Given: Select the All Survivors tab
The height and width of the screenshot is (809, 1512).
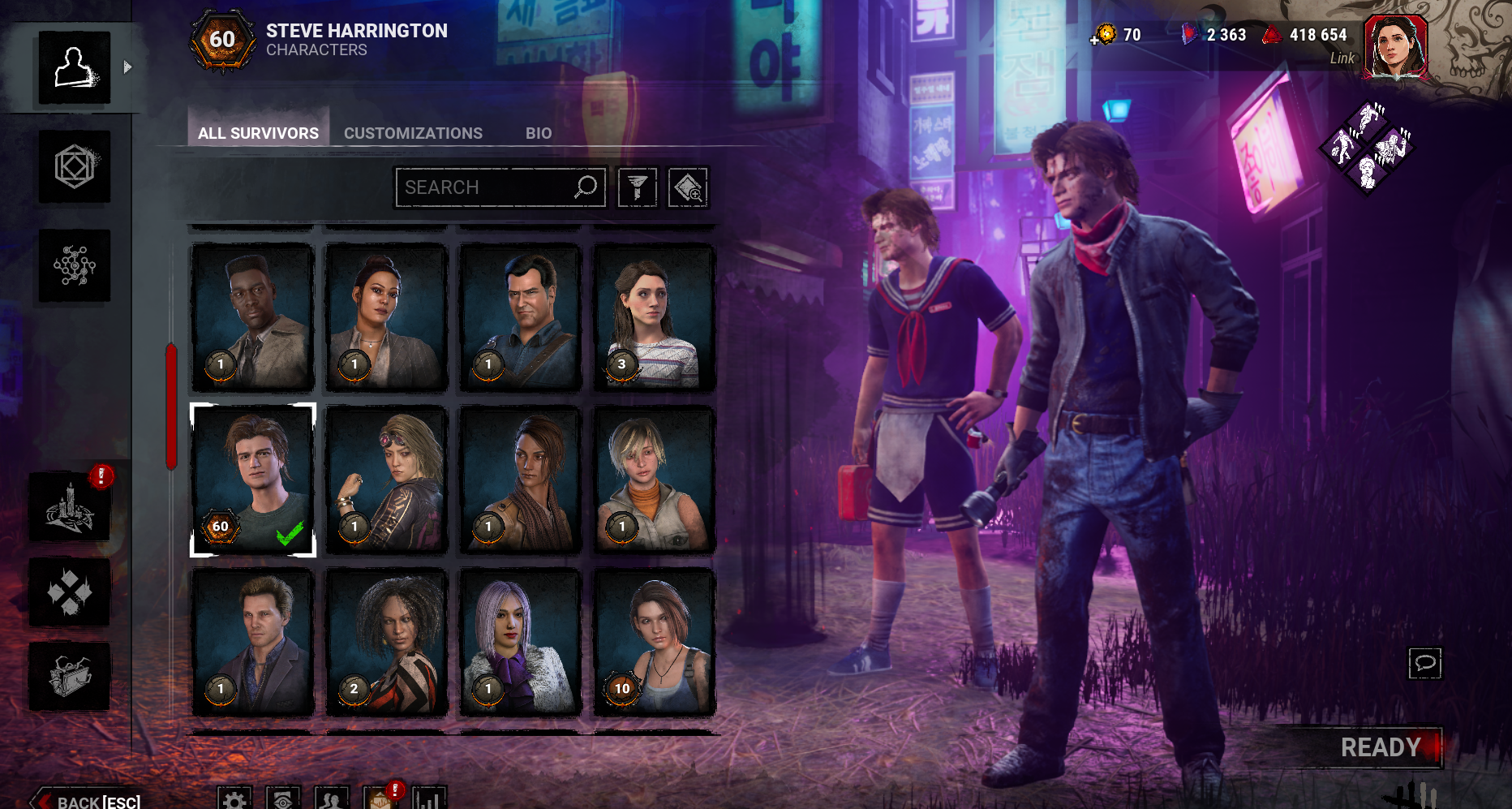Looking at the screenshot, I should [x=258, y=133].
